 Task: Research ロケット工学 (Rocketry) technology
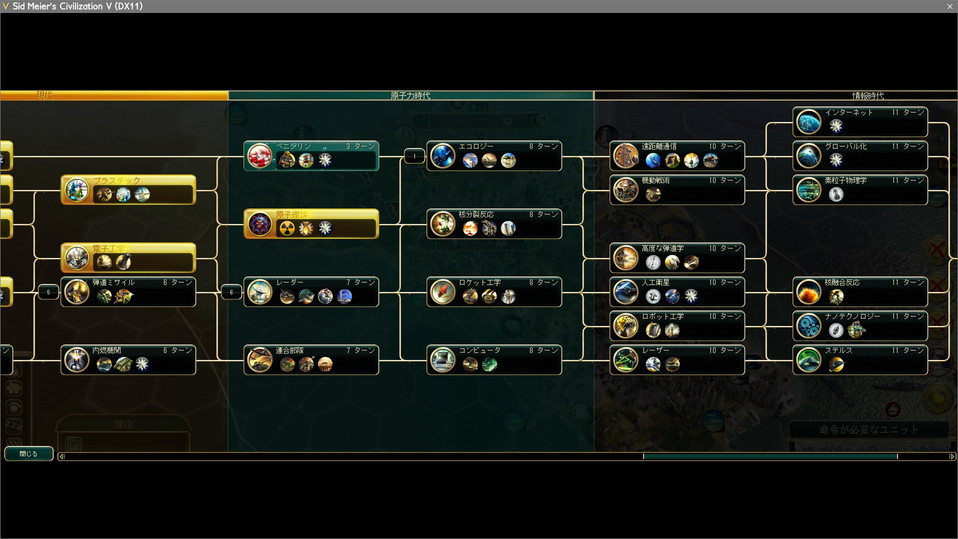495,291
